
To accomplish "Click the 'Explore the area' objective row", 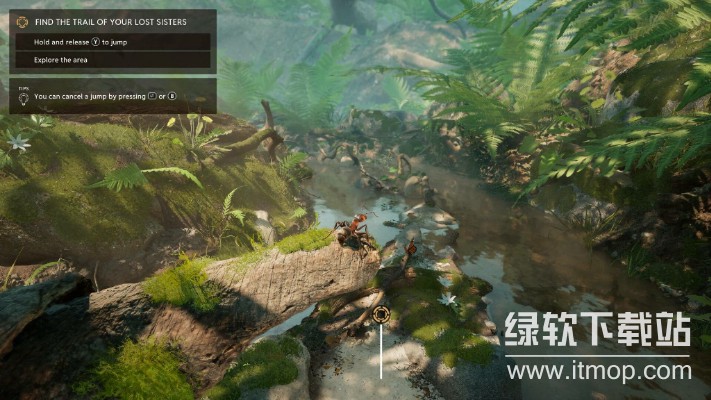I will [x=112, y=60].
